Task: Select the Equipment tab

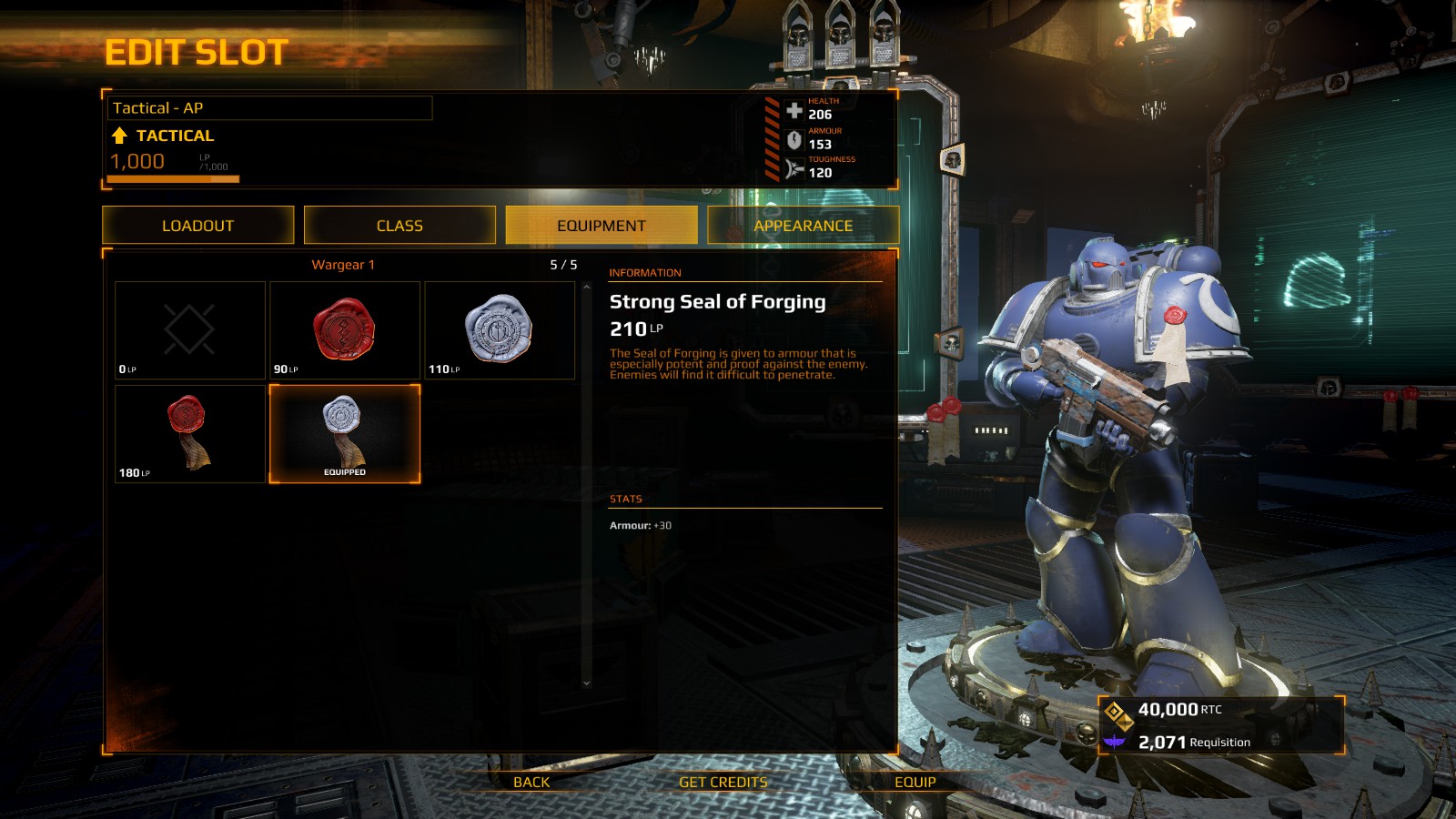Action: coord(602,226)
